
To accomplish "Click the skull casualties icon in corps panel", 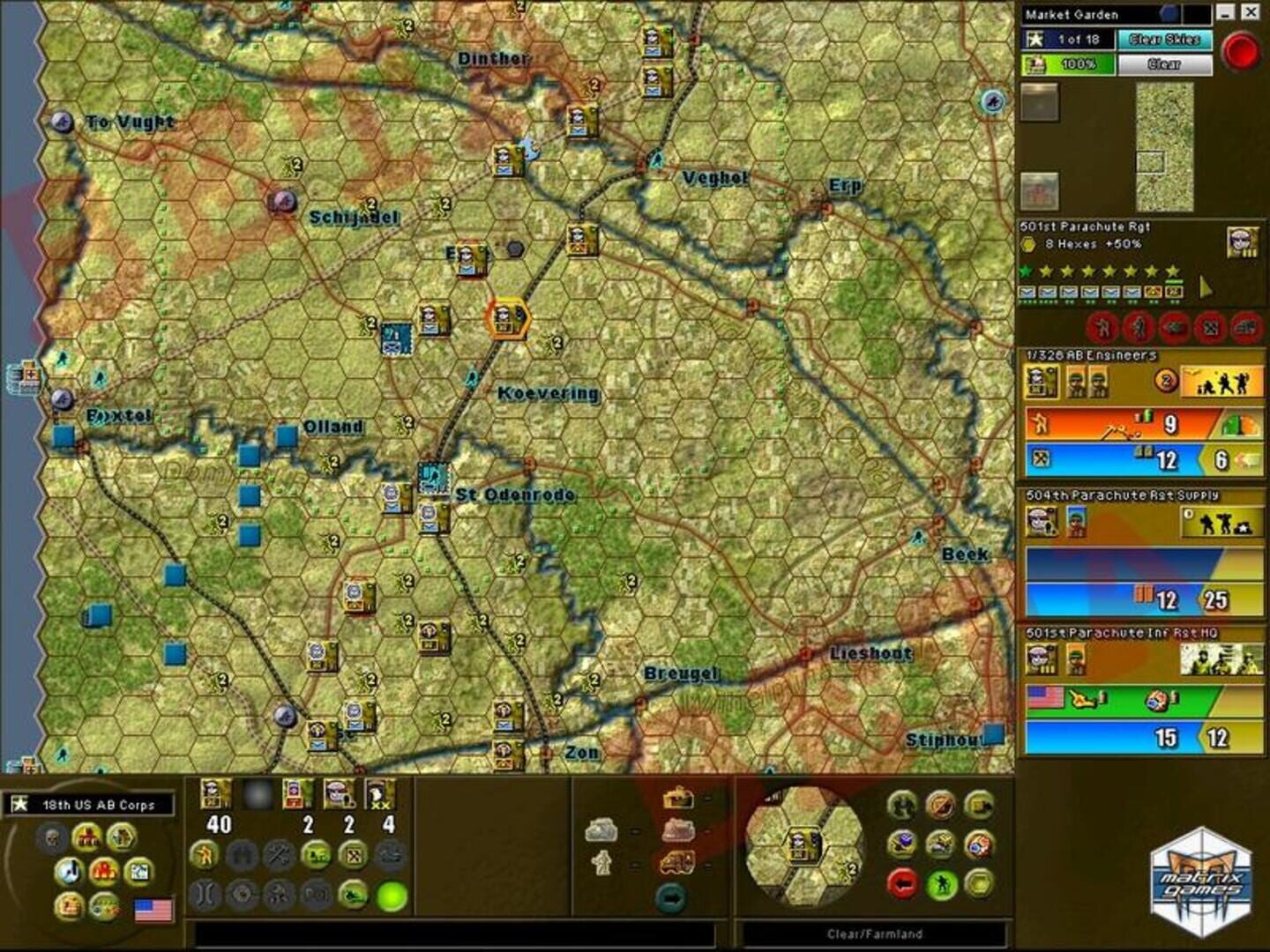I will click(50, 837).
